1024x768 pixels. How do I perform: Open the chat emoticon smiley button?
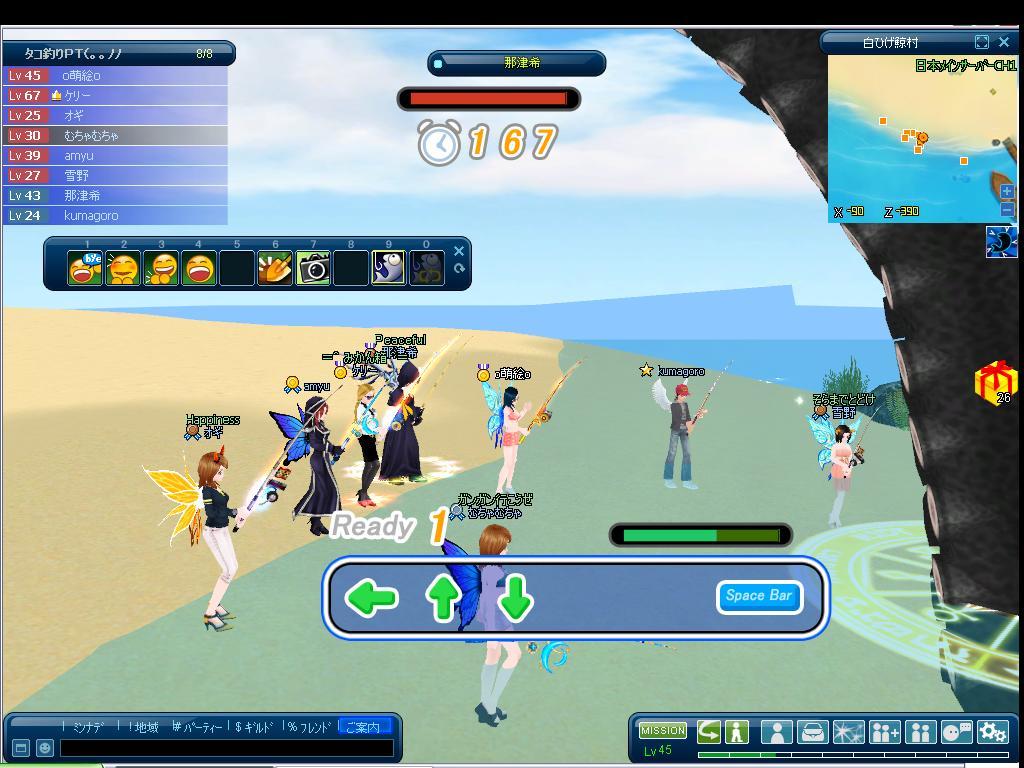point(45,747)
